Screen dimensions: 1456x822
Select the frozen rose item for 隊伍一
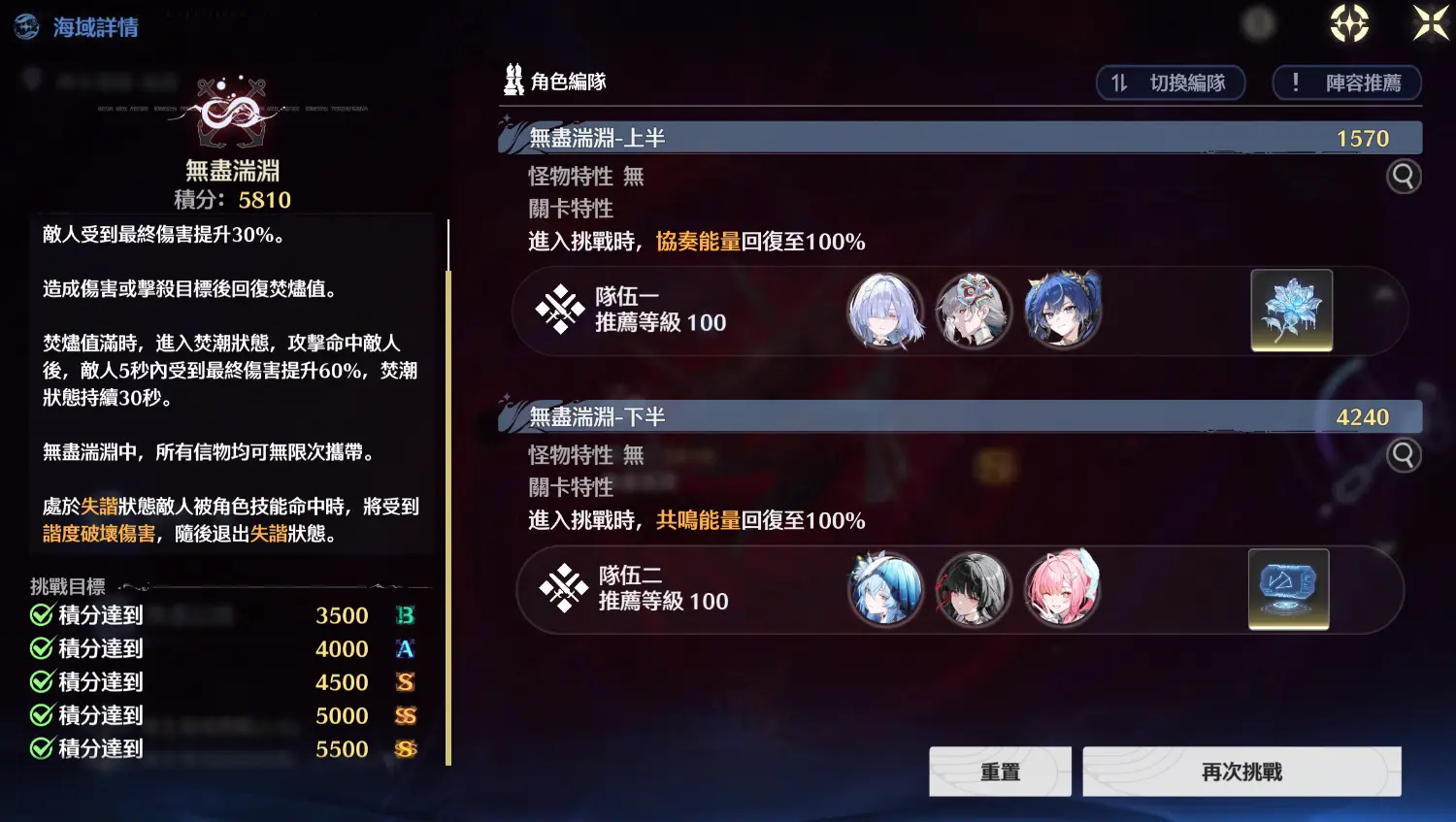click(1290, 311)
